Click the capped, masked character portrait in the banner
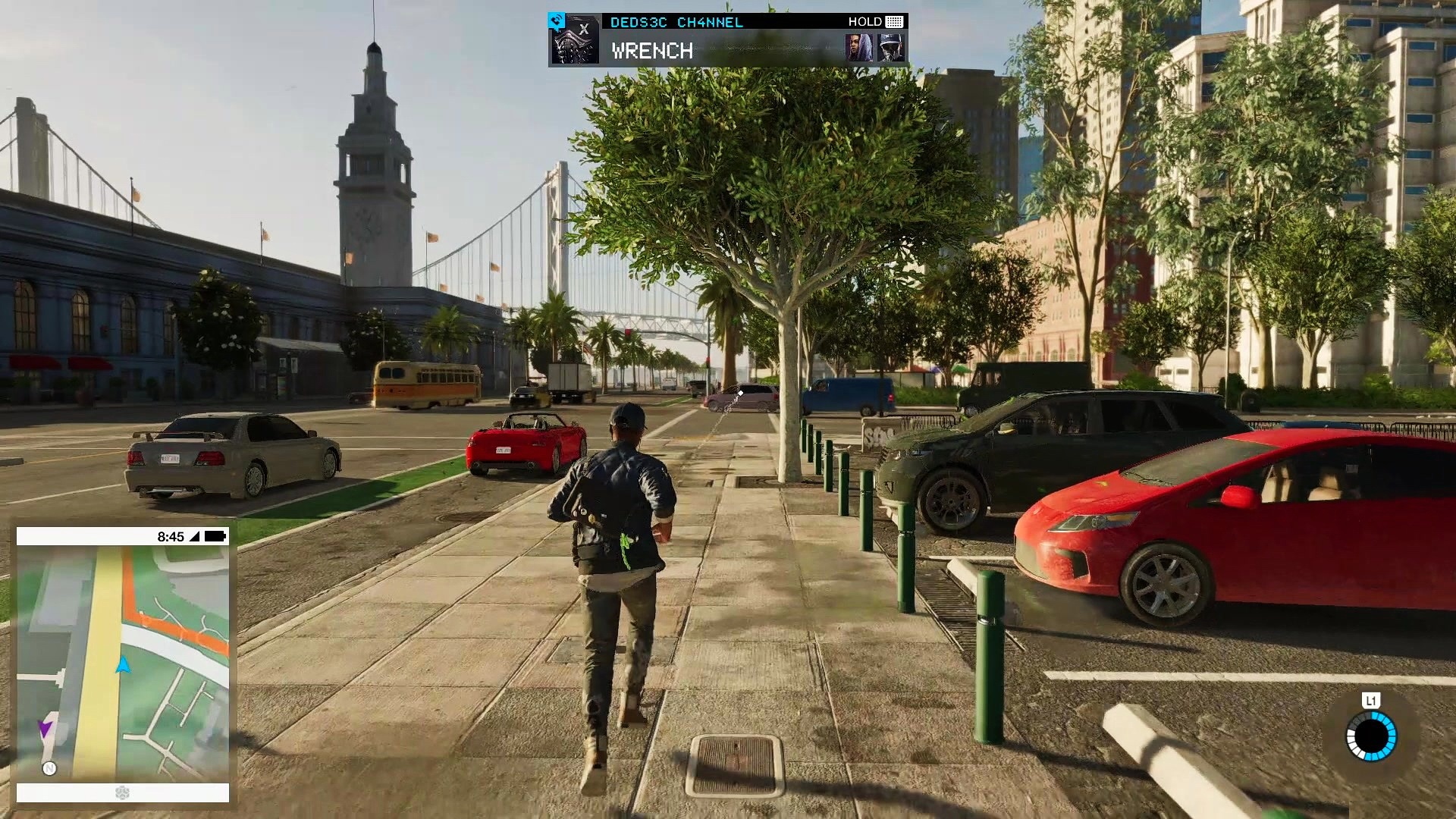This screenshot has height=819, width=1456. (890, 48)
